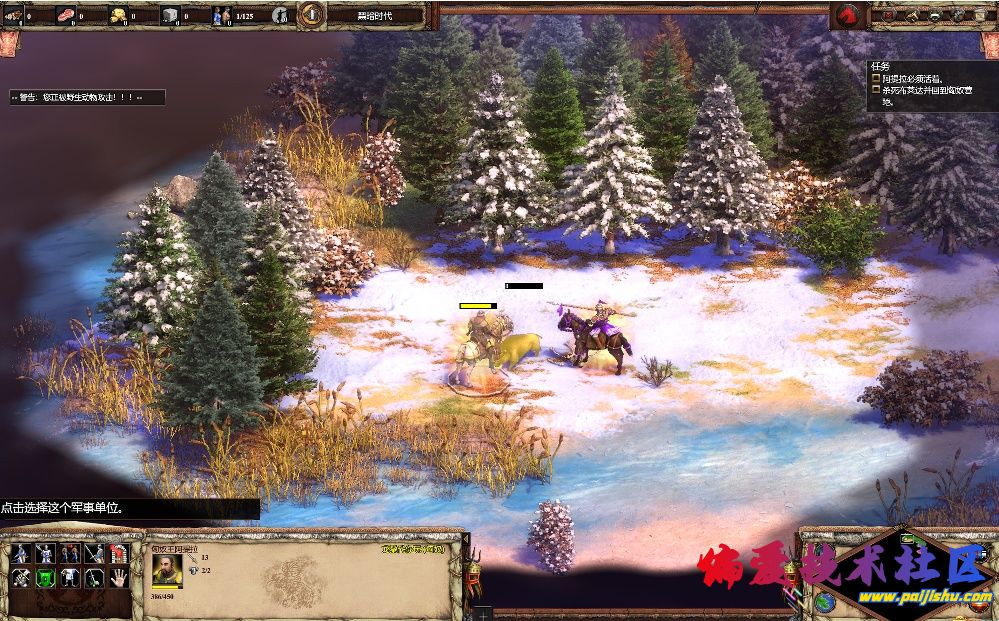Choose the open hand stop command

coord(118,578)
